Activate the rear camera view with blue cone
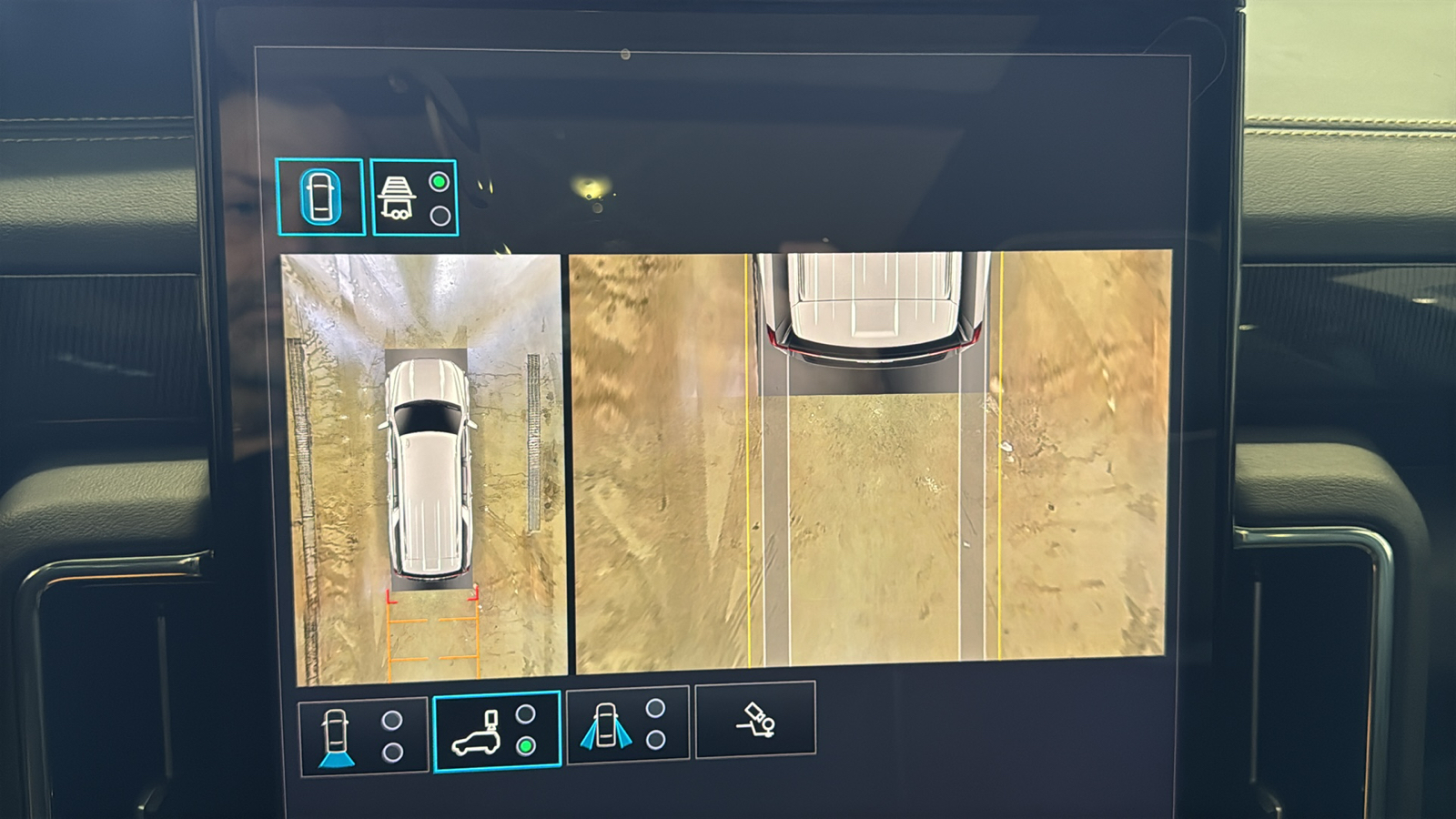The height and width of the screenshot is (819, 1456). tap(363, 735)
